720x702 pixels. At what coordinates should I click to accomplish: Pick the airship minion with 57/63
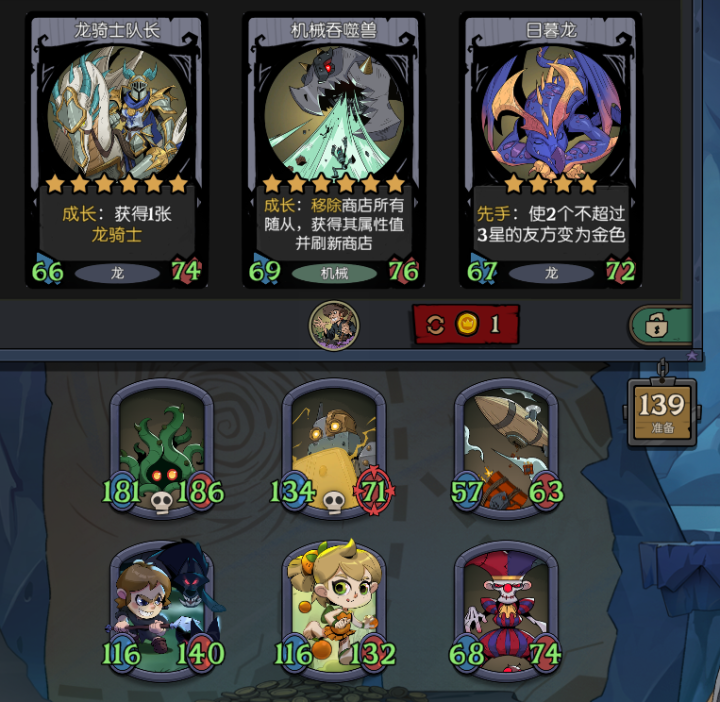[505, 448]
